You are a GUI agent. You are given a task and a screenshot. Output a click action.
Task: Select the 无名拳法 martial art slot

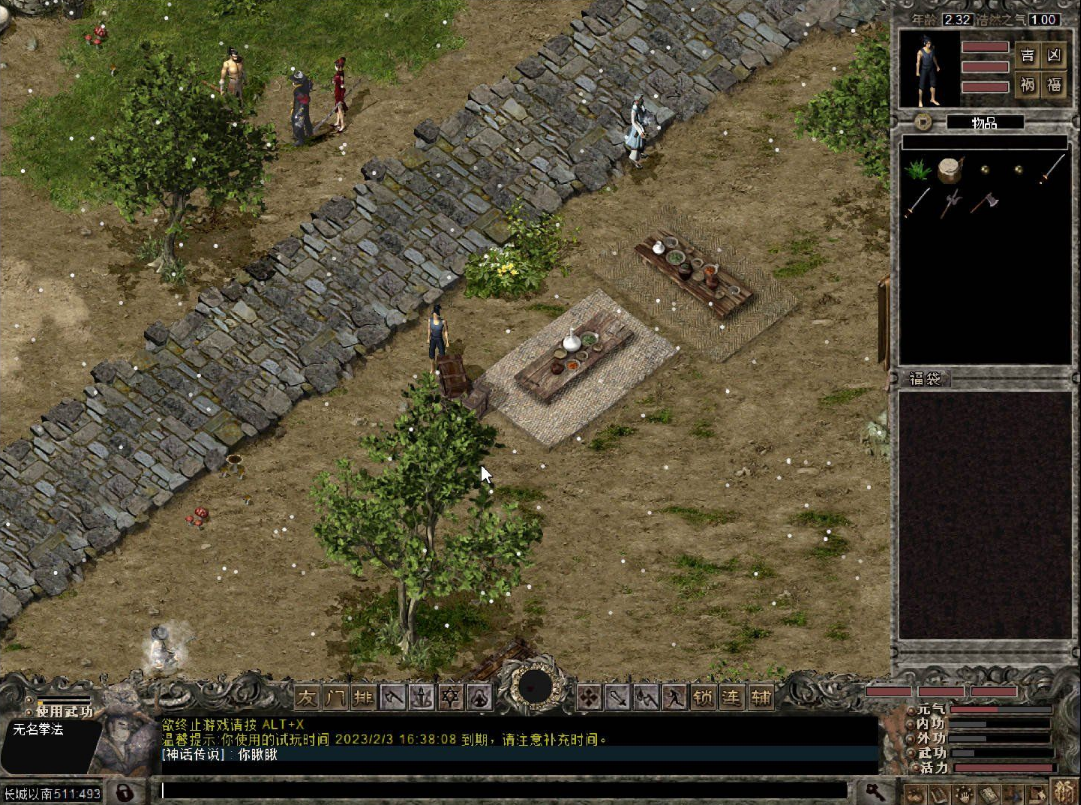click(x=40, y=730)
